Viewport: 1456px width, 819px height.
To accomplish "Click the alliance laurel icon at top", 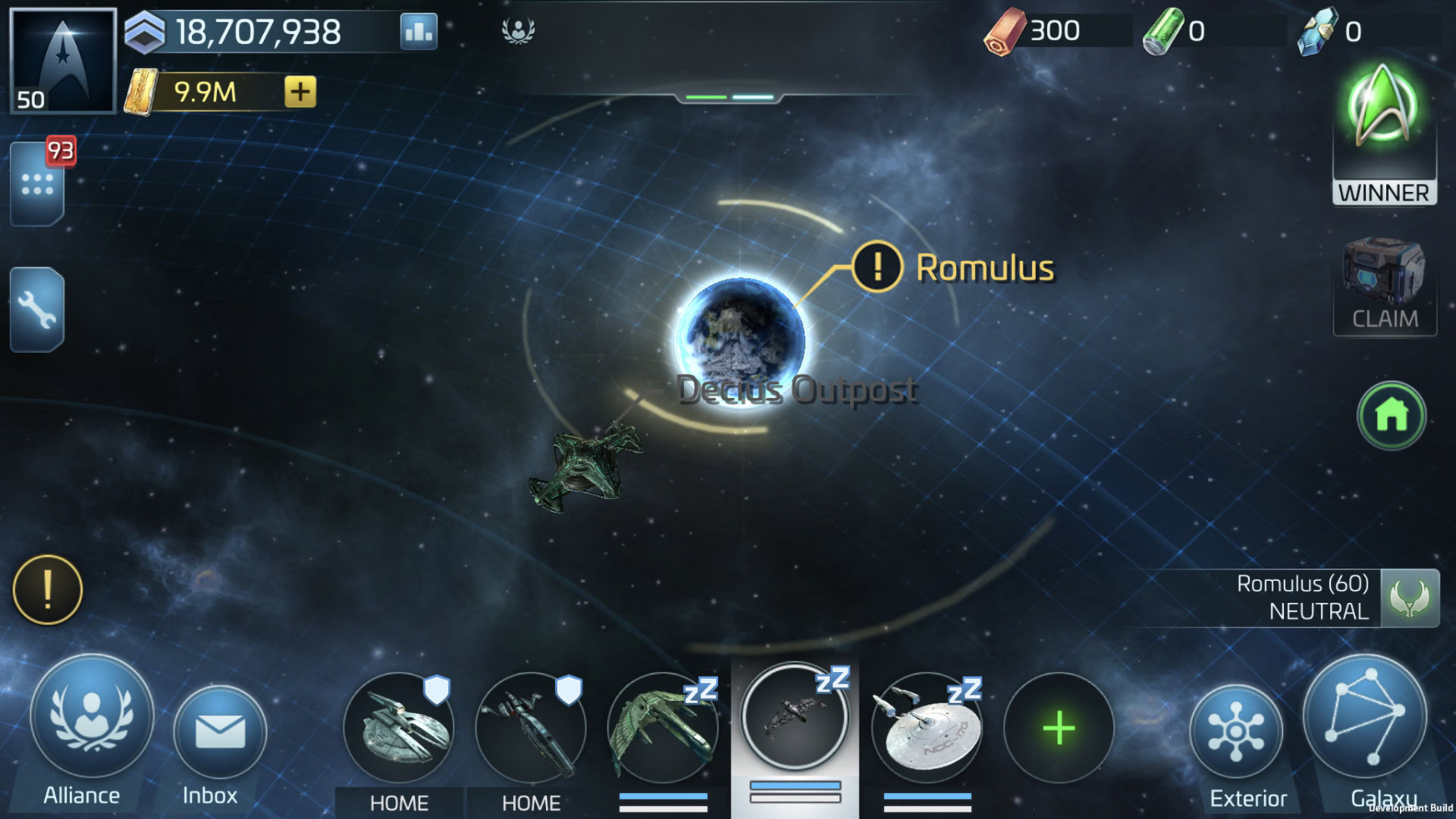I will point(519,31).
